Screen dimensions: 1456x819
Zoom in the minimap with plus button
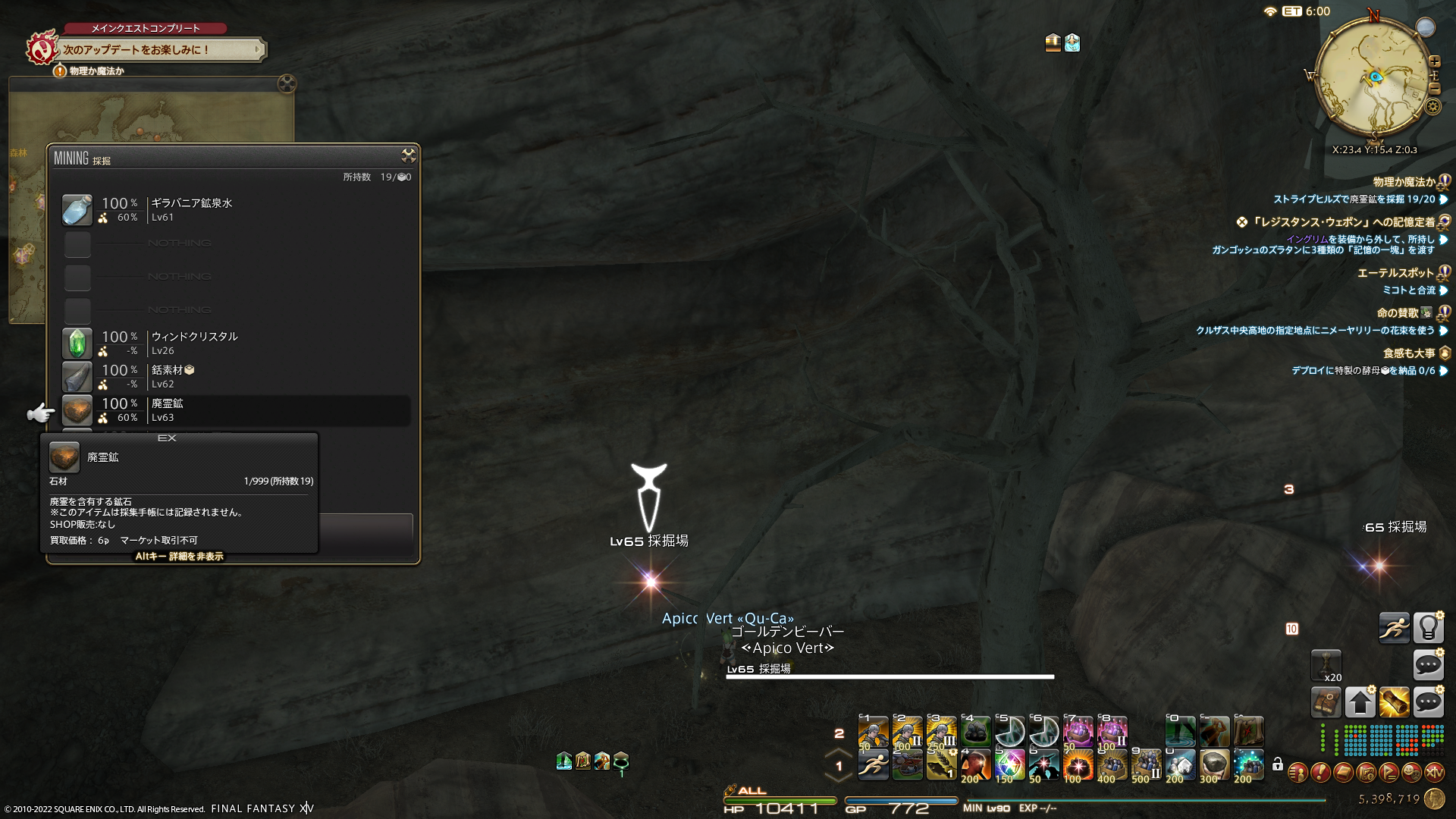pyautogui.click(x=1435, y=61)
